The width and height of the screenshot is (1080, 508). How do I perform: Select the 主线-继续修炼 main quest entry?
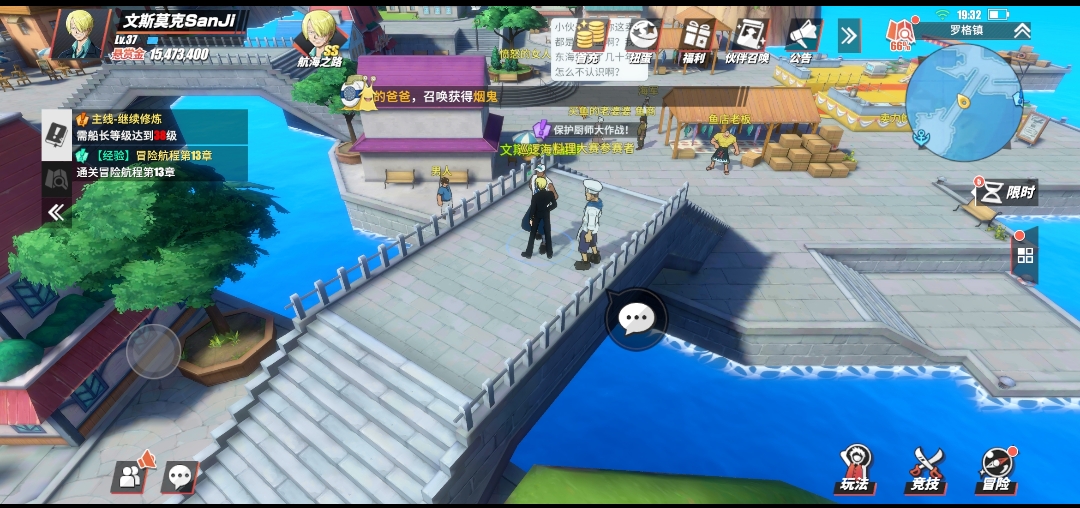[x=160, y=127]
